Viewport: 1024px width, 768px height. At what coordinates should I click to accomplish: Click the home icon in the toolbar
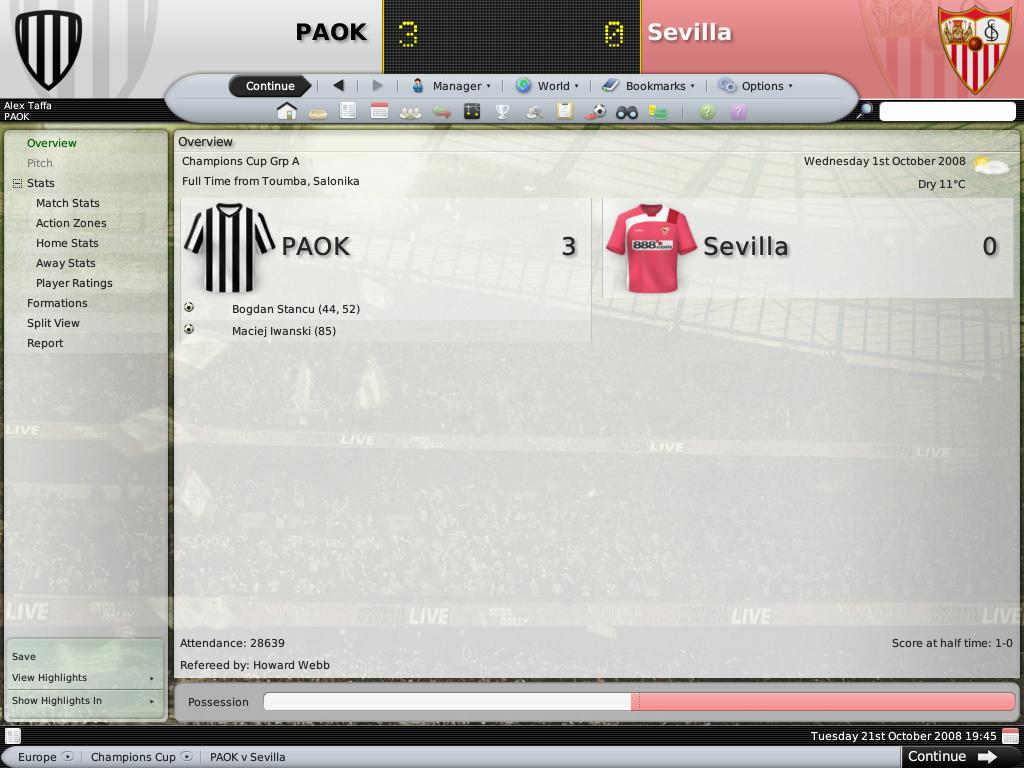(x=287, y=112)
